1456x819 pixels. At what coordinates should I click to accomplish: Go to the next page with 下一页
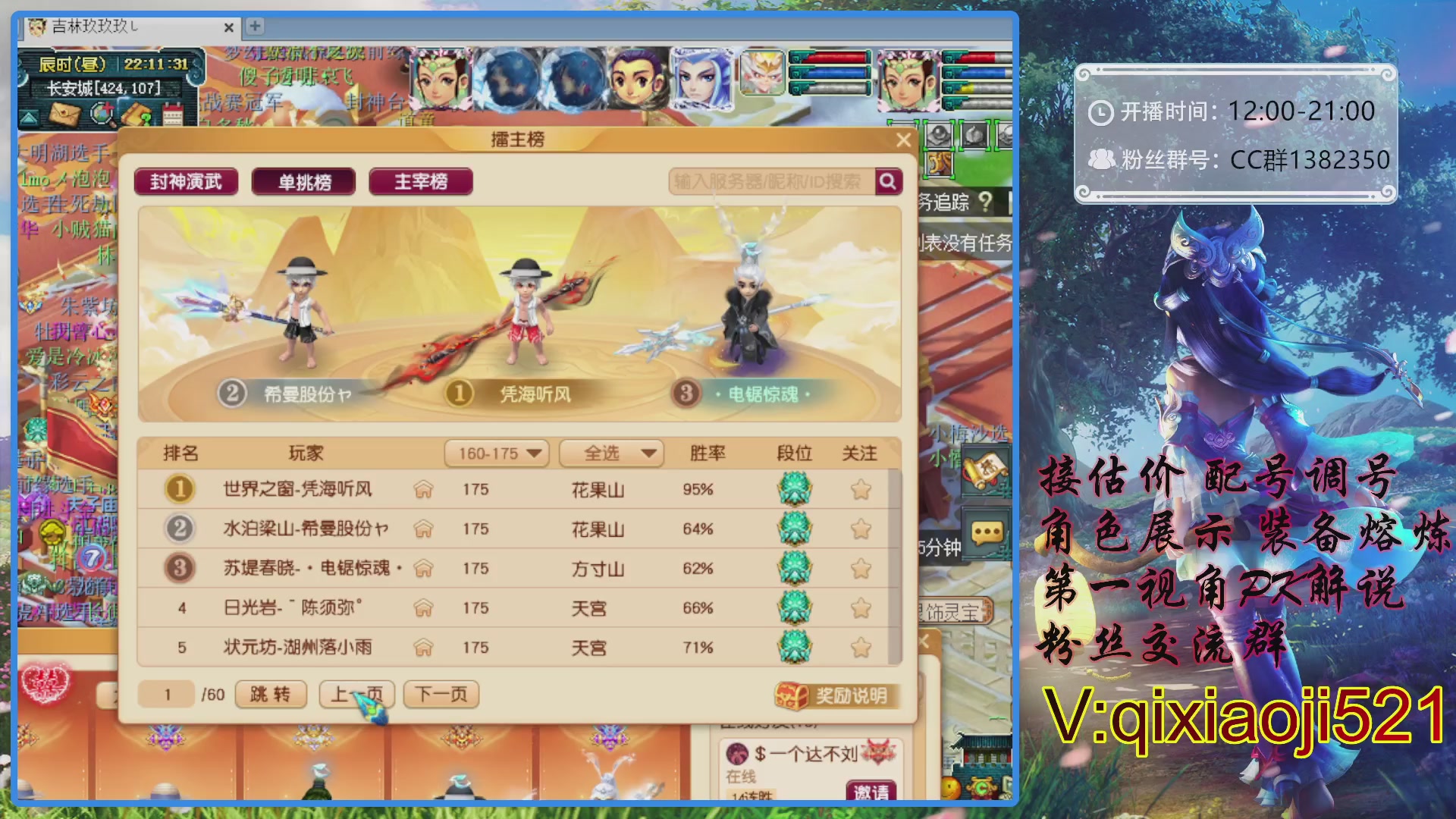coord(441,694)
